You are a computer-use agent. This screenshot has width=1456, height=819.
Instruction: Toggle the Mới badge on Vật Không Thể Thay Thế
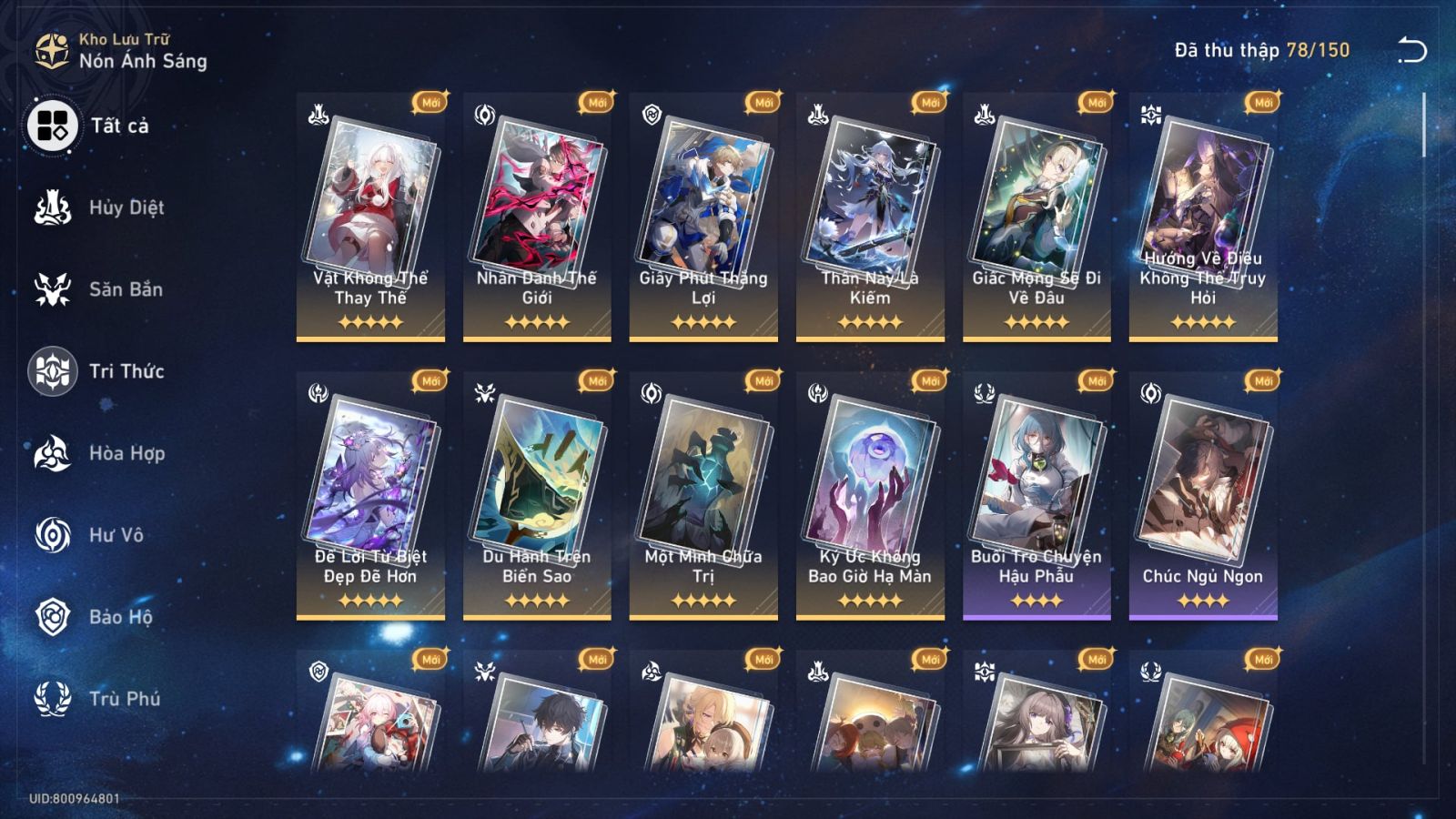[x=431, y=104]
